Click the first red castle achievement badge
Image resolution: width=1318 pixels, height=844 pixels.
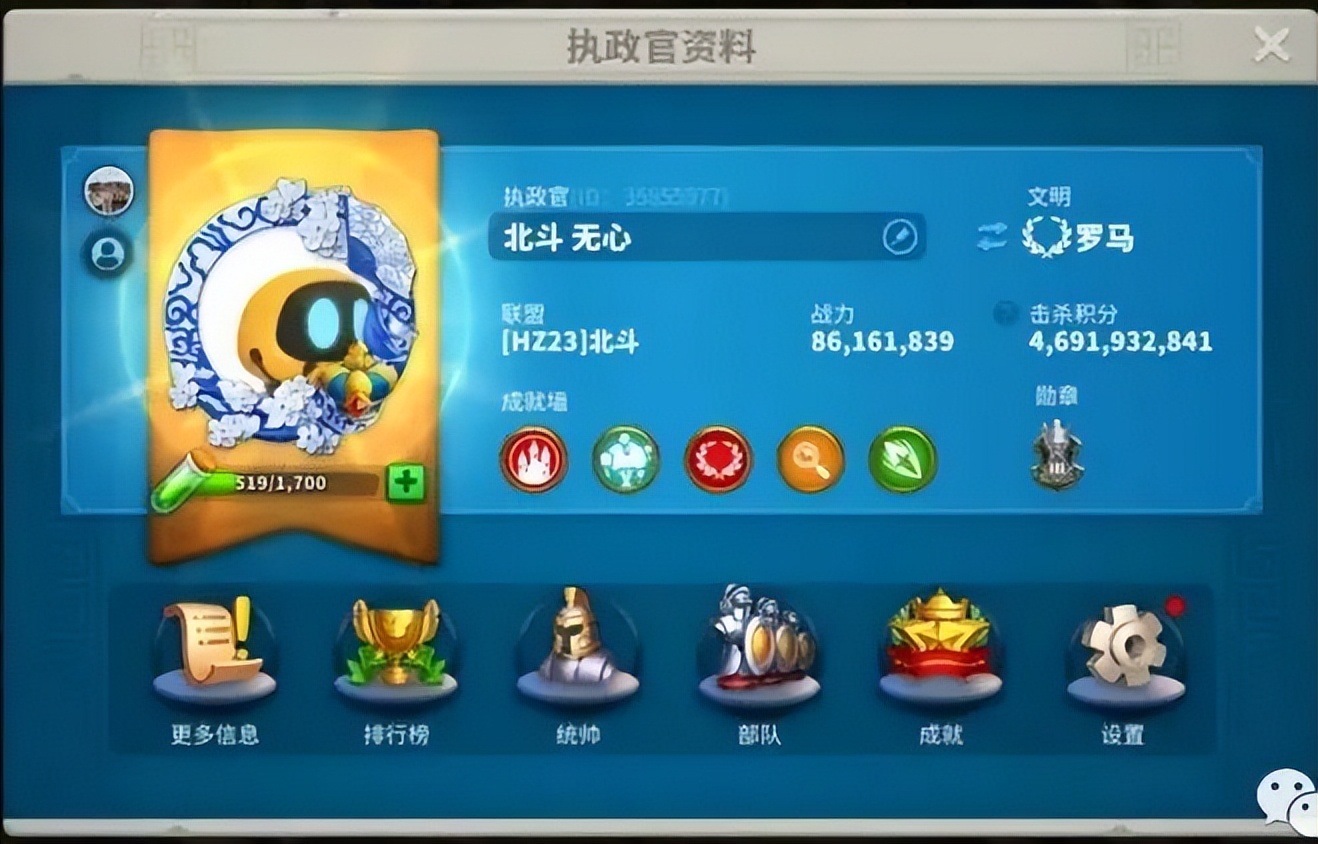[x=533, y=459]
